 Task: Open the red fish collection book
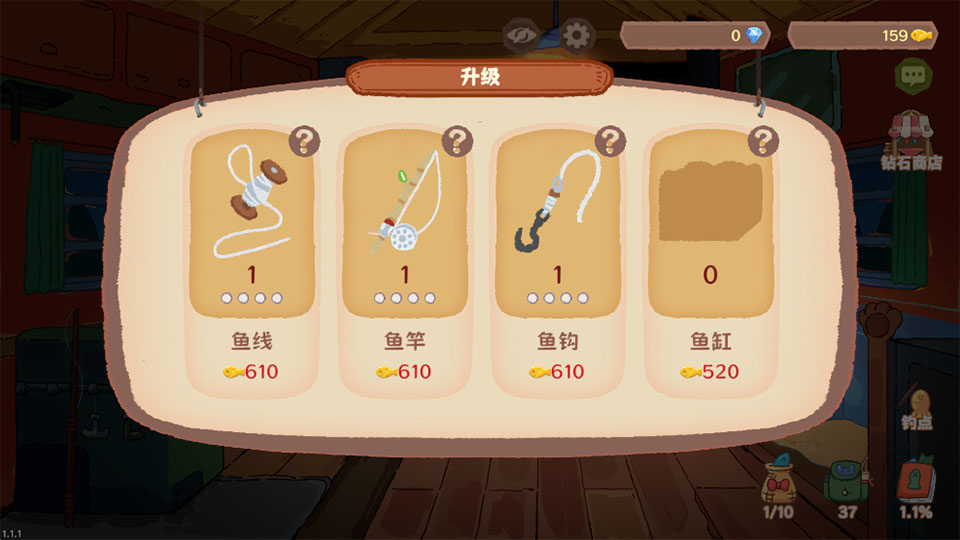click(914, 488)
